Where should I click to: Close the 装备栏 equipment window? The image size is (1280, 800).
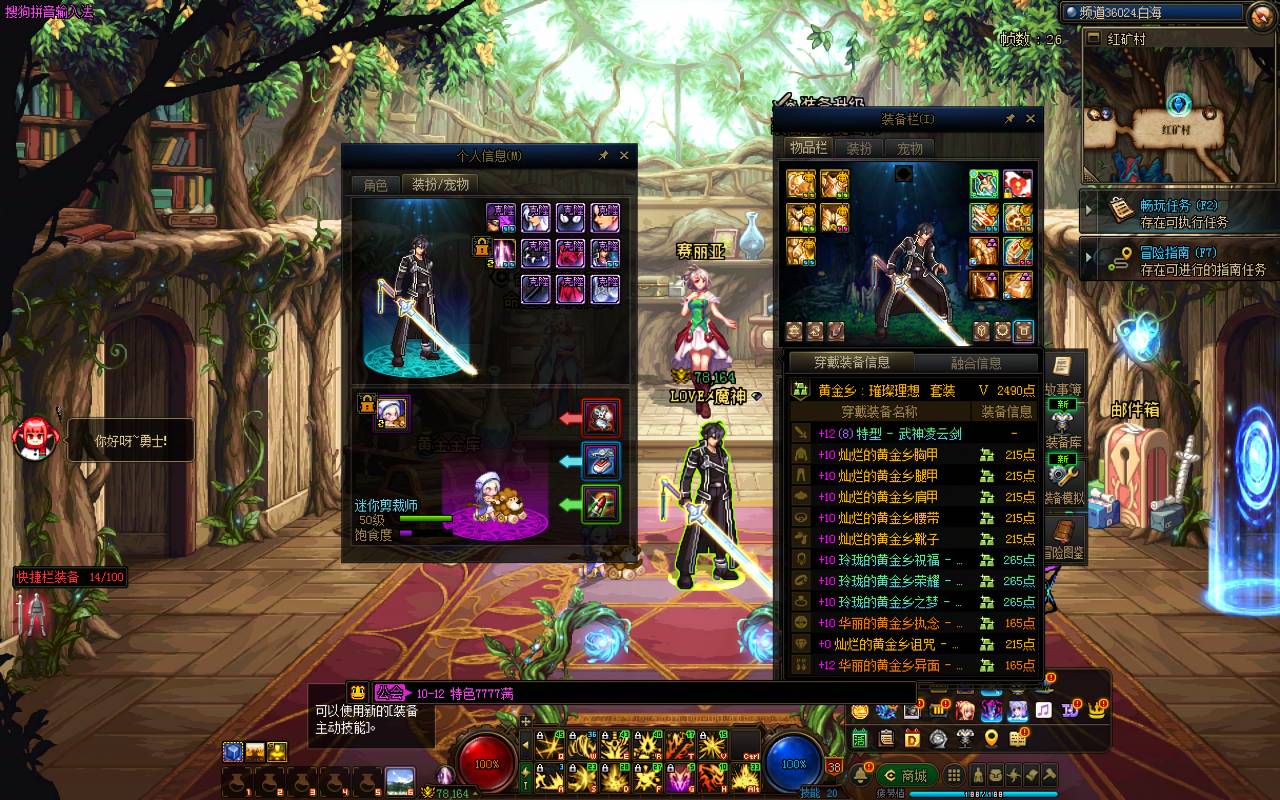[1030, 119]
